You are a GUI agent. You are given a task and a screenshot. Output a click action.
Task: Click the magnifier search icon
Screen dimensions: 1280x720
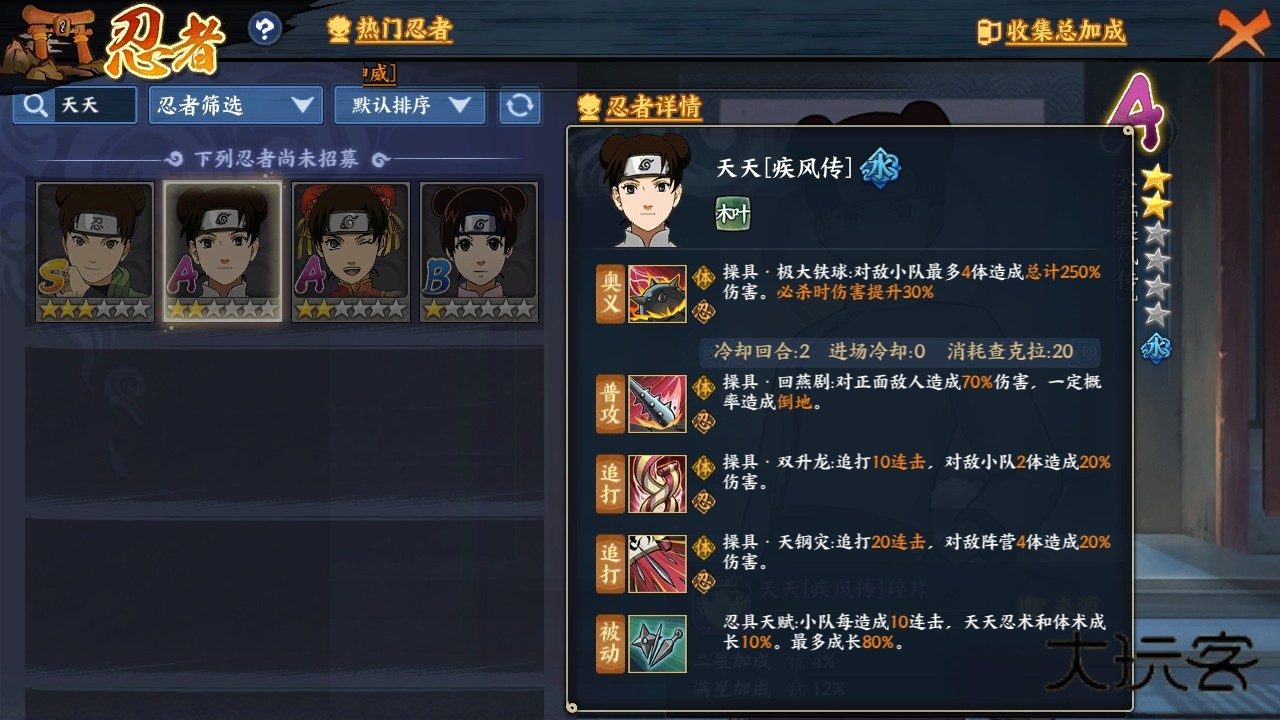34,104
